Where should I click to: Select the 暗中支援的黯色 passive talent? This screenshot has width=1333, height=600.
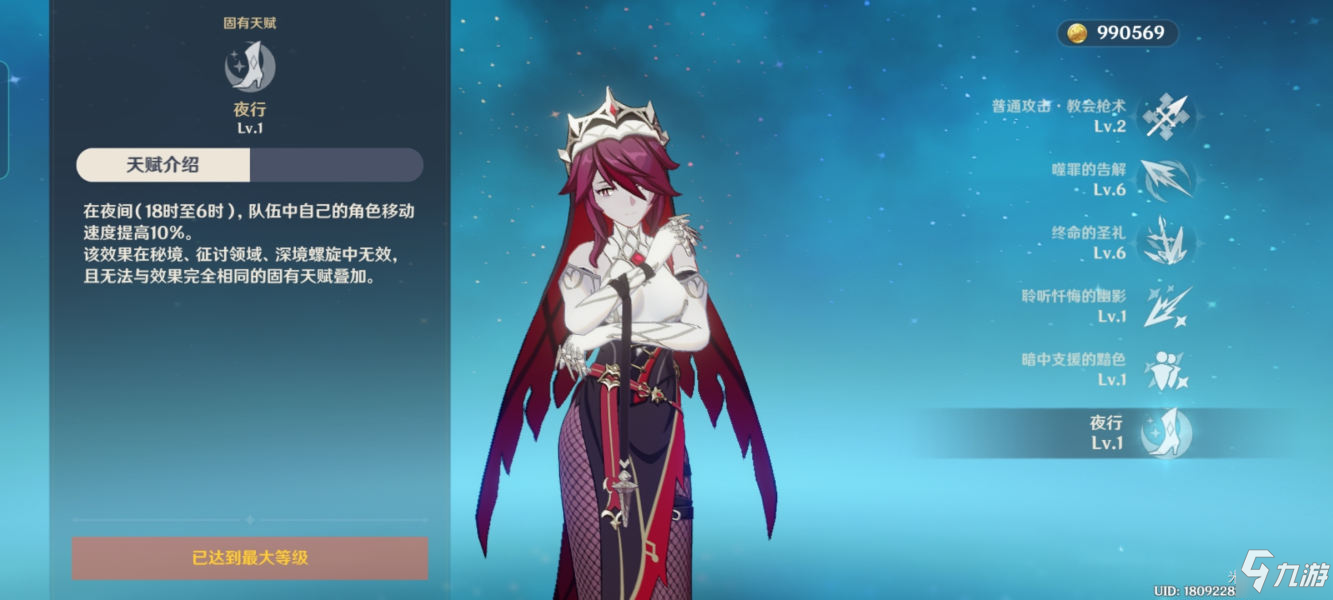click(1166, 369)
